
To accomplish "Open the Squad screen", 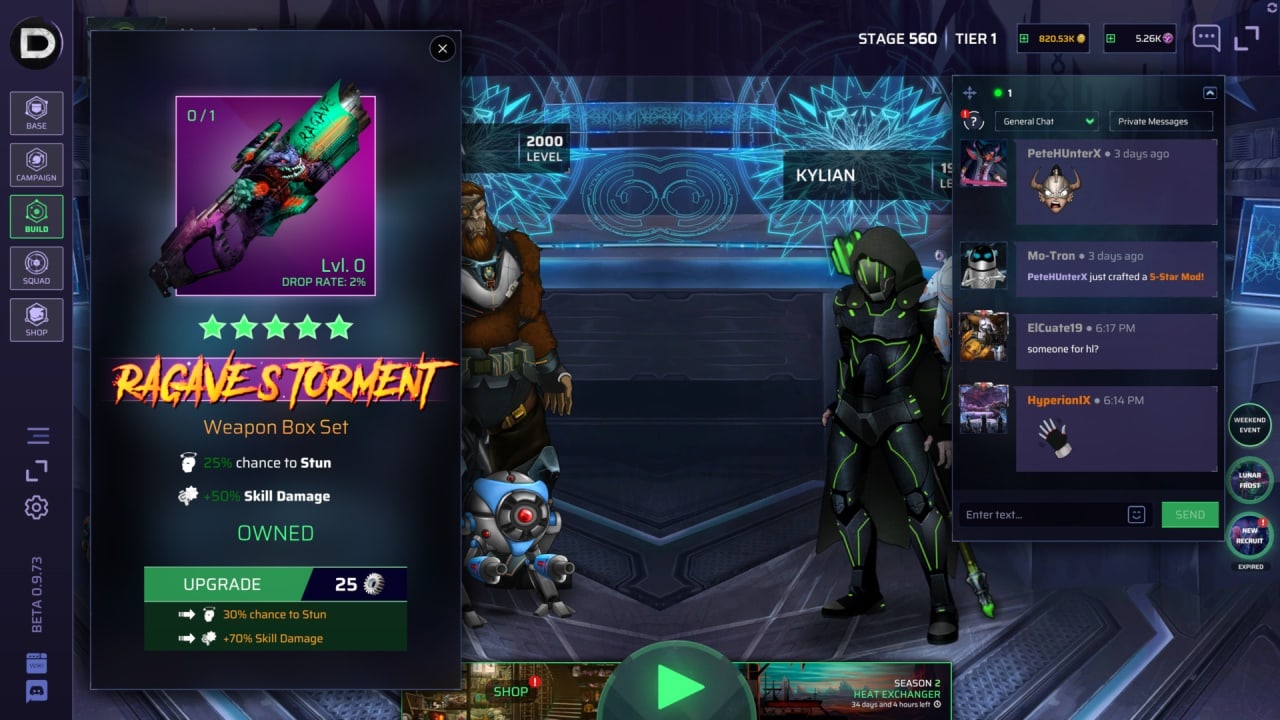I will click(x=37, y=268).
